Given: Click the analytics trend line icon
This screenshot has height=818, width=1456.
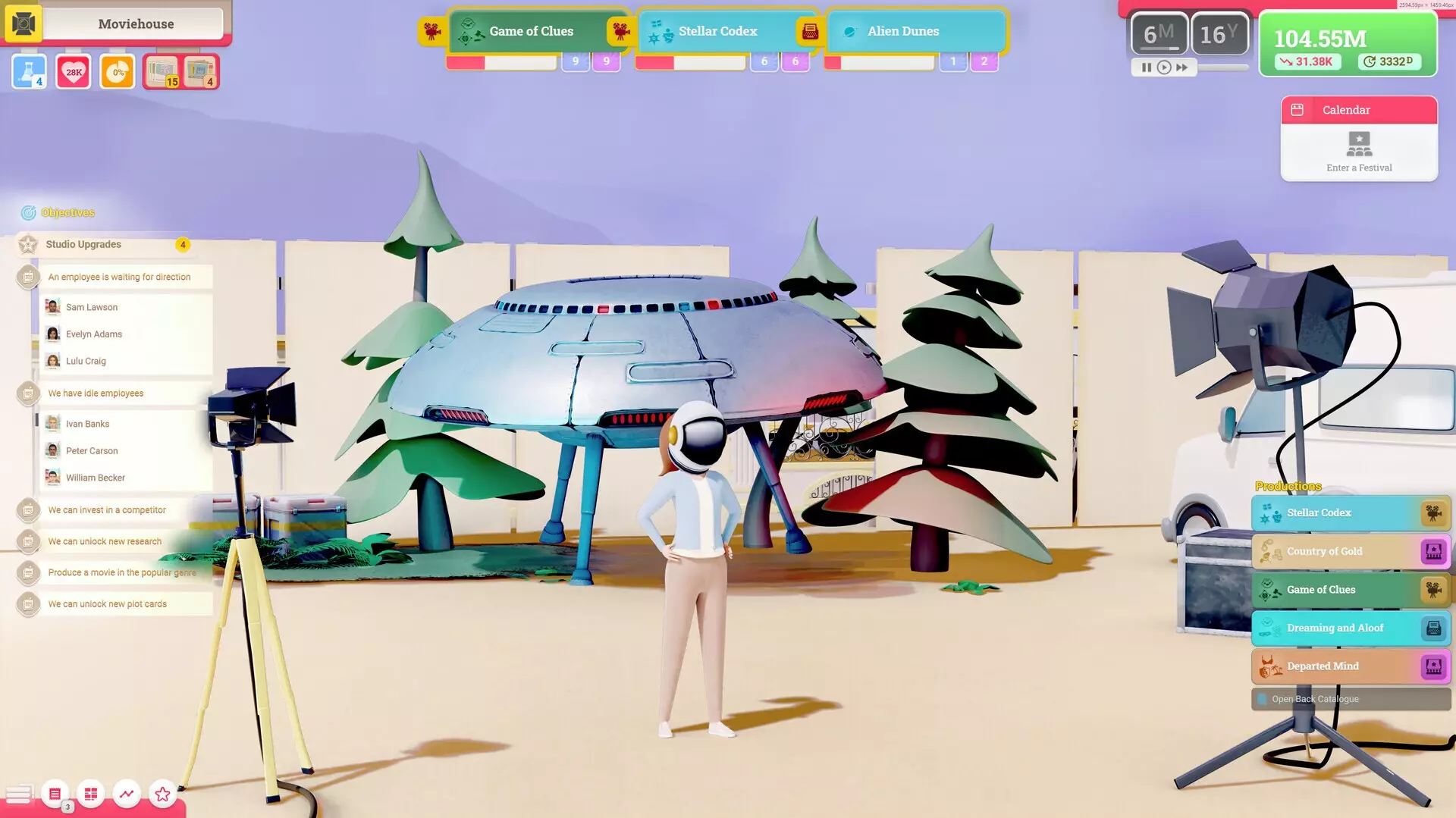Looking at the screenshot, I should click(x=126, y=794).
